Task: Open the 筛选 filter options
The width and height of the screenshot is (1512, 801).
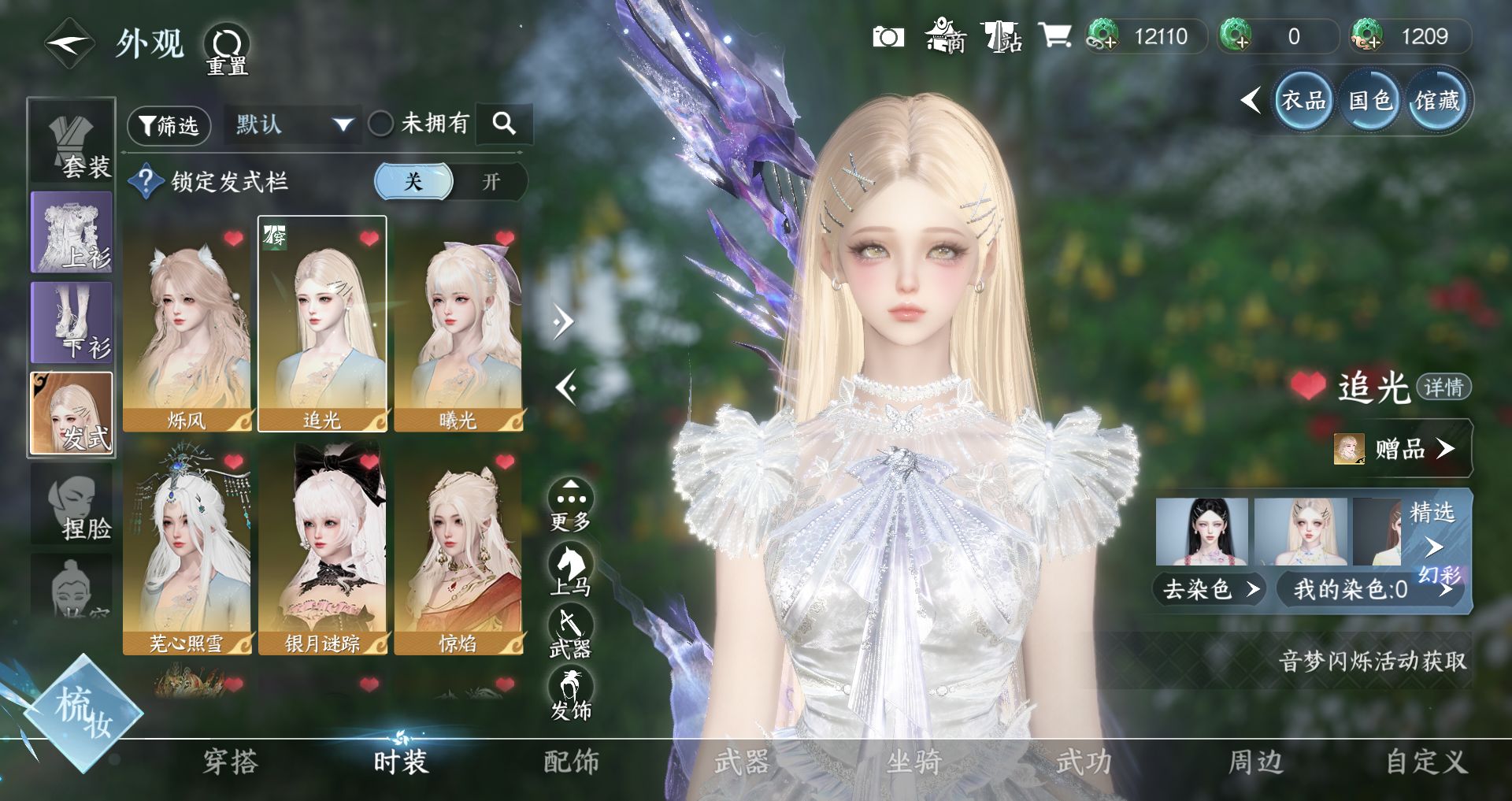Action: (x=169, y=125)
